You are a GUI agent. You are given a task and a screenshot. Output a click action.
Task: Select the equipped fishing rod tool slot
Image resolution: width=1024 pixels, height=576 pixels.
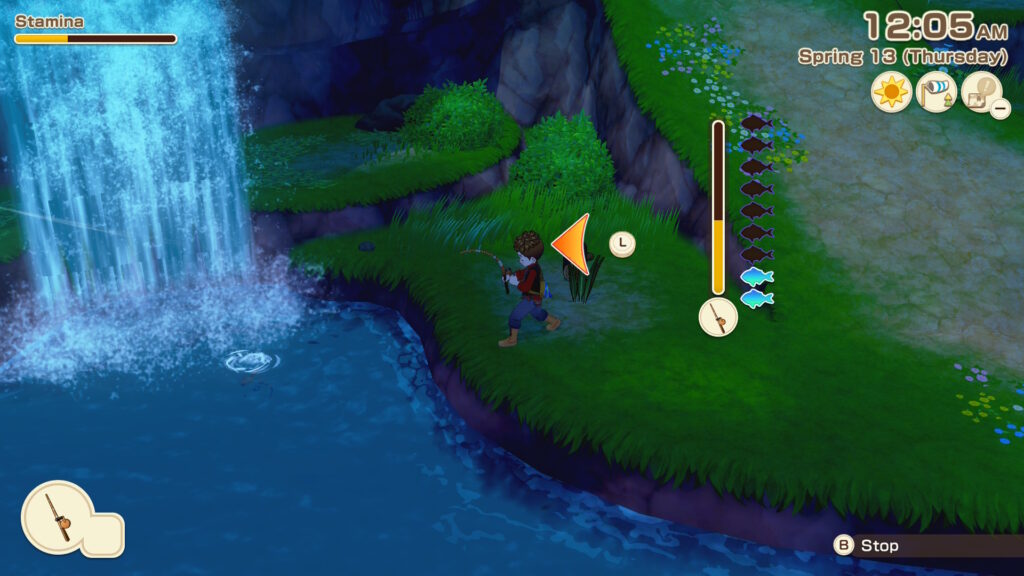(x=58, y=517)
